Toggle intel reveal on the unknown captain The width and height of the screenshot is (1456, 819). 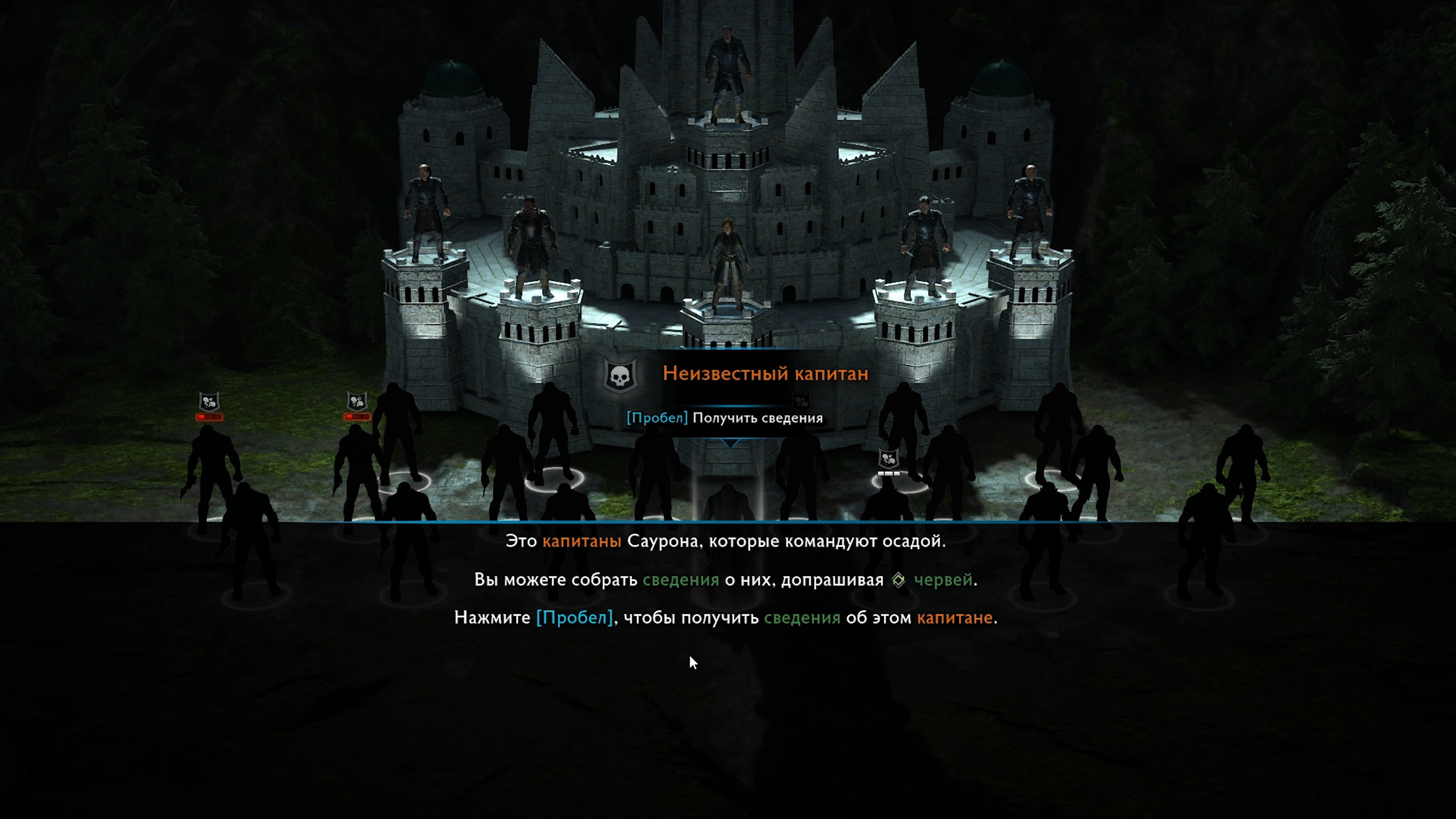725,418
